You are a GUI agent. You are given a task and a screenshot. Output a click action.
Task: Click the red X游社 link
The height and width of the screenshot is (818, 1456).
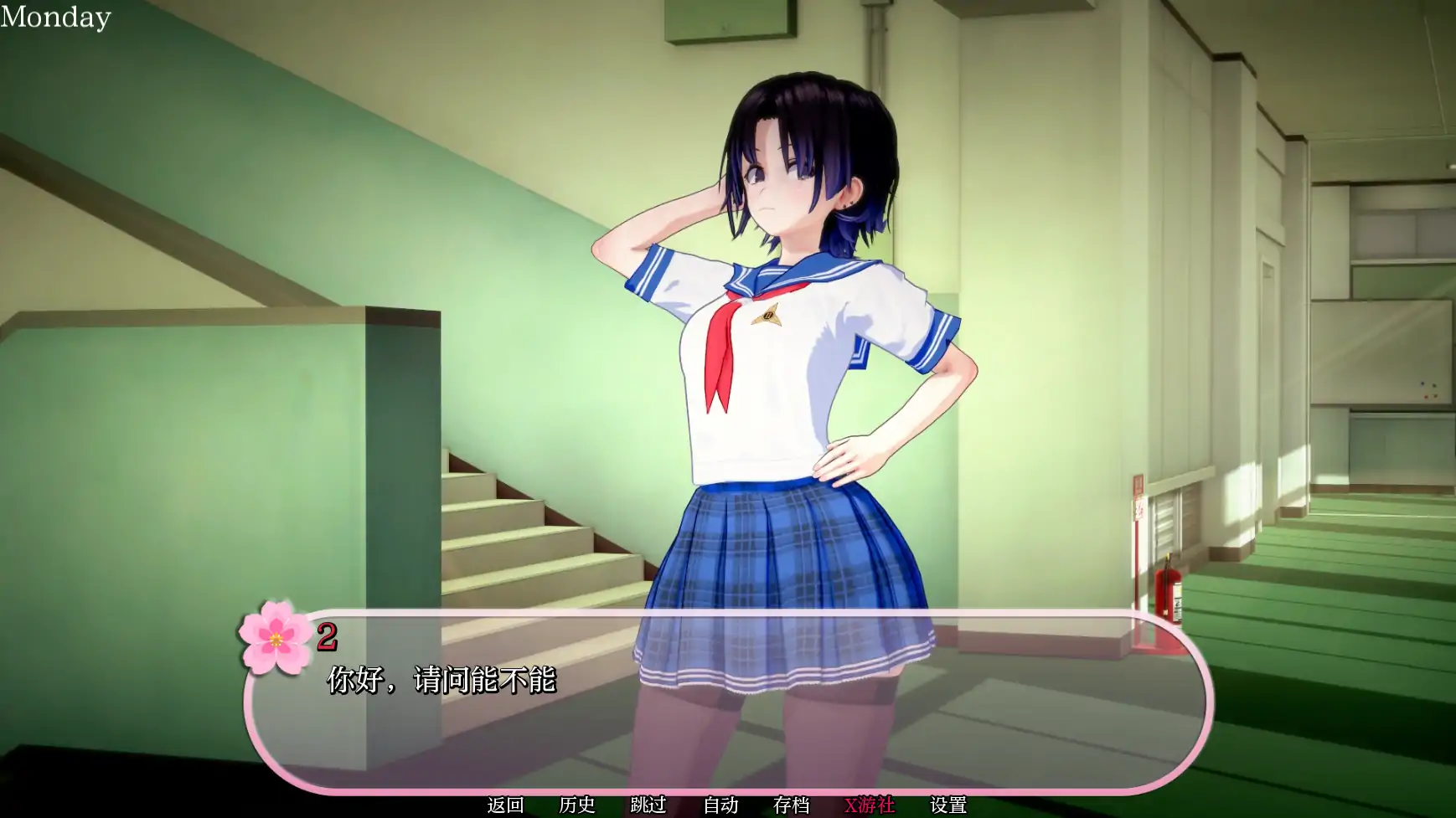coord(870,805)
